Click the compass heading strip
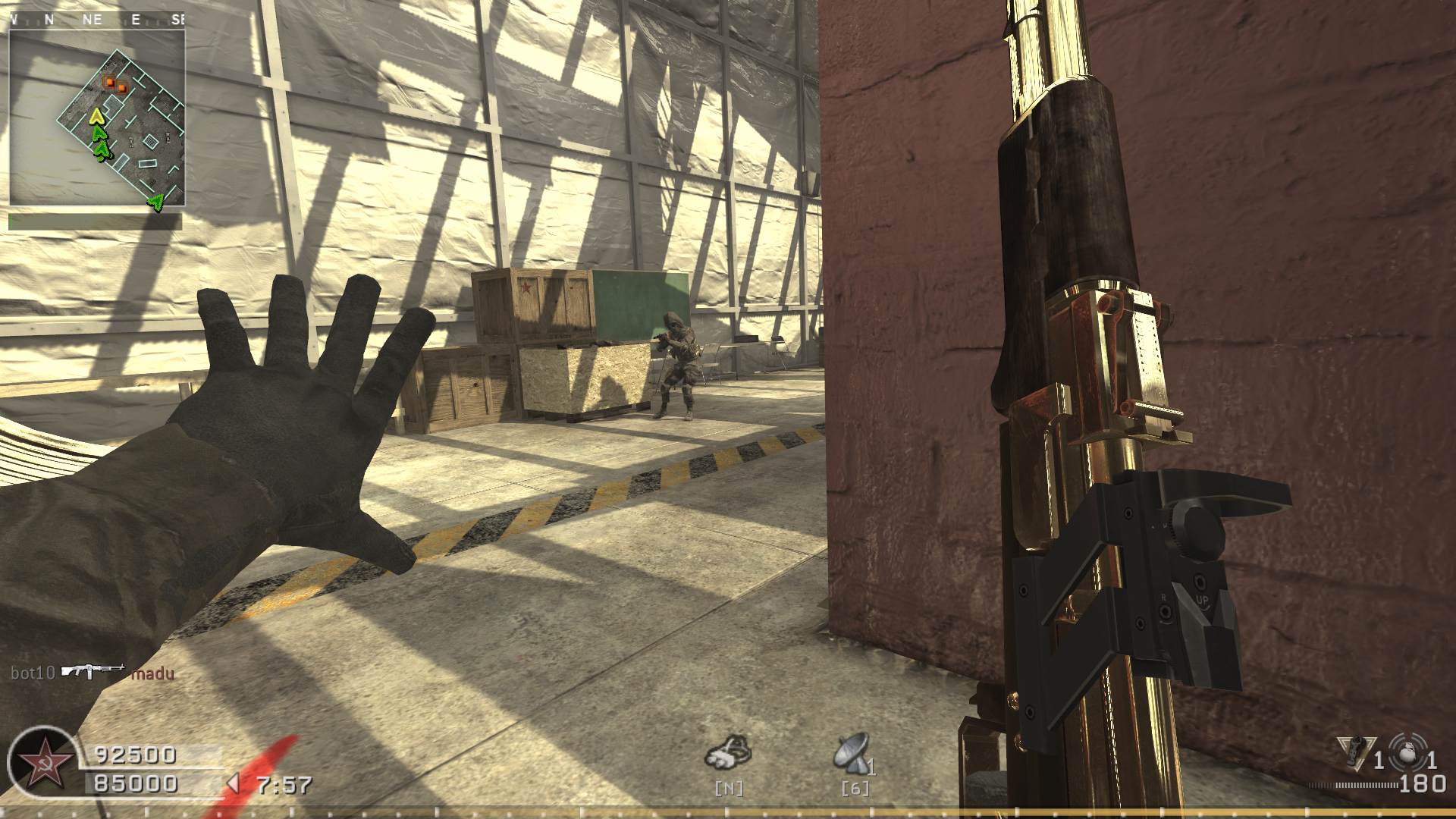The height and width of the screenshot is (819, 1456). 96,20
